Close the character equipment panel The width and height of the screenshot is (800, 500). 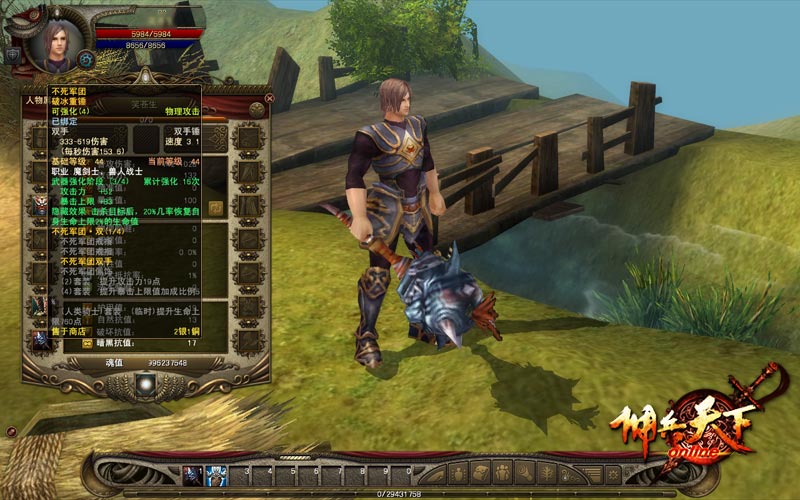269,98
